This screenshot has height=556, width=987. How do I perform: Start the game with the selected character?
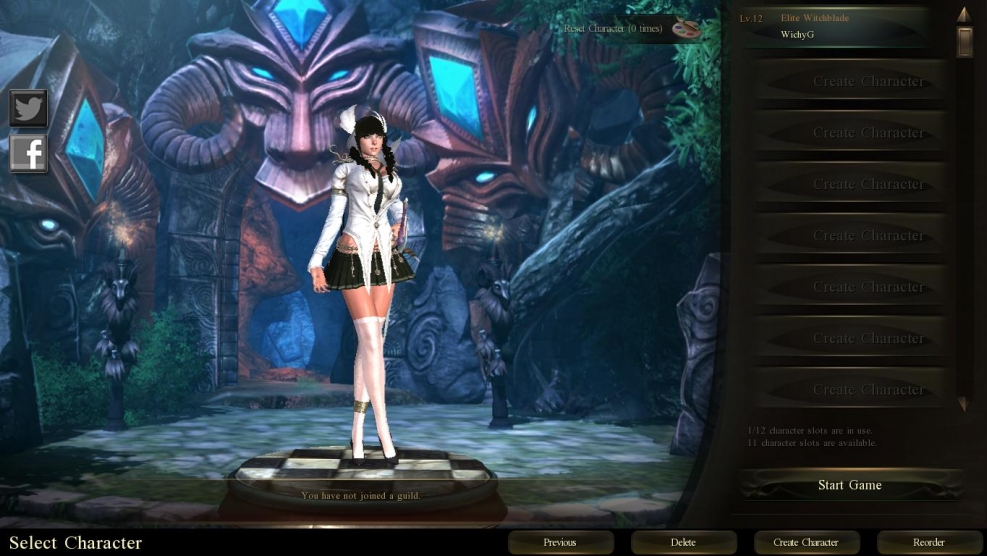point(850,485)
